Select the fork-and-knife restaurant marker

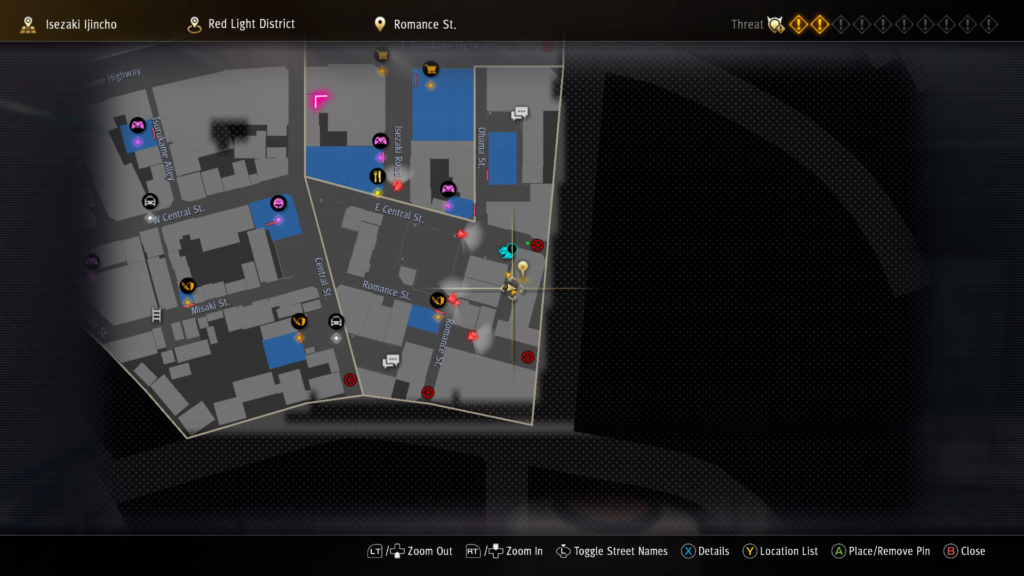[377, 176]
